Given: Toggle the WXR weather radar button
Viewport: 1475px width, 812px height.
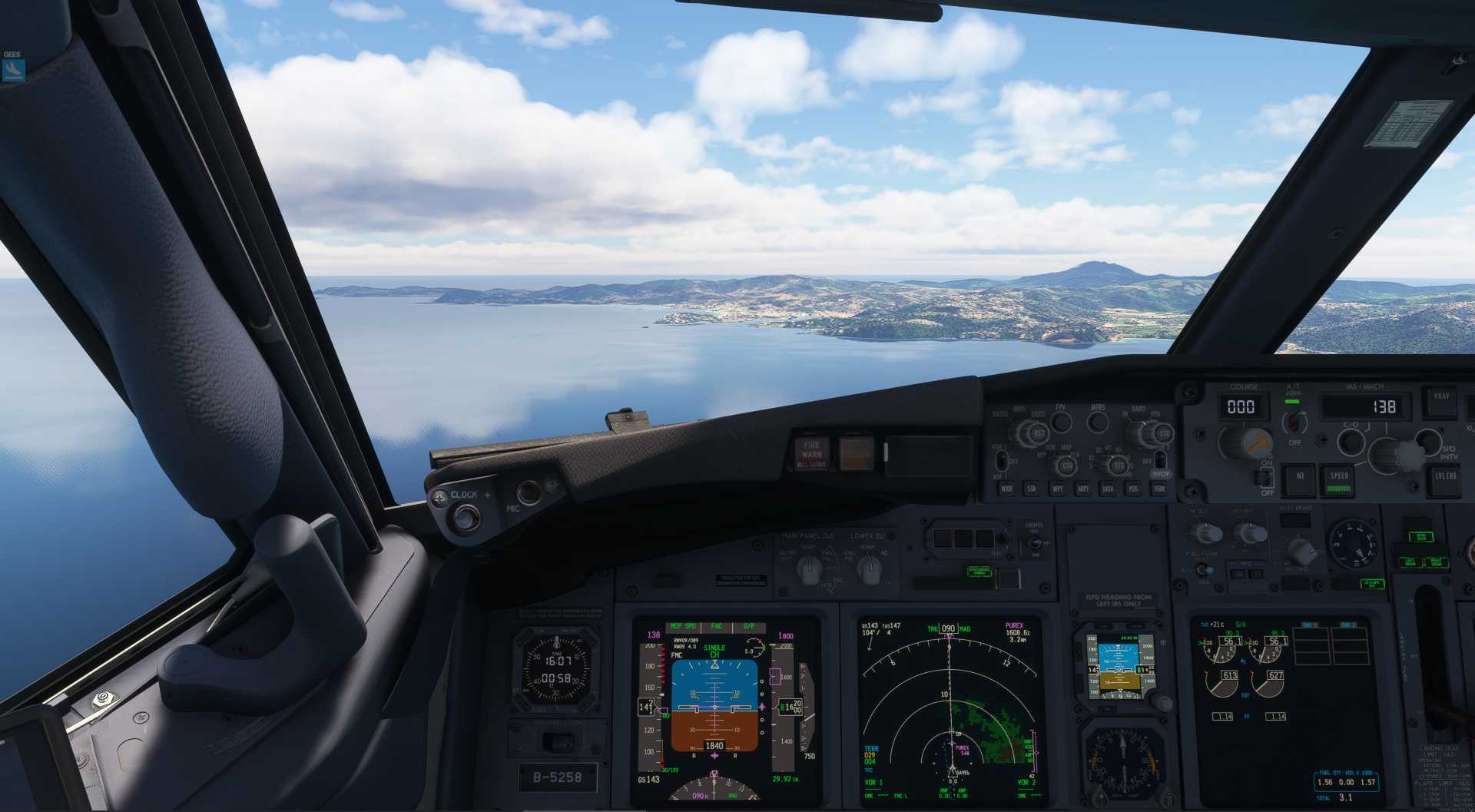Looking at the screenshot, I should [1006, 489].
